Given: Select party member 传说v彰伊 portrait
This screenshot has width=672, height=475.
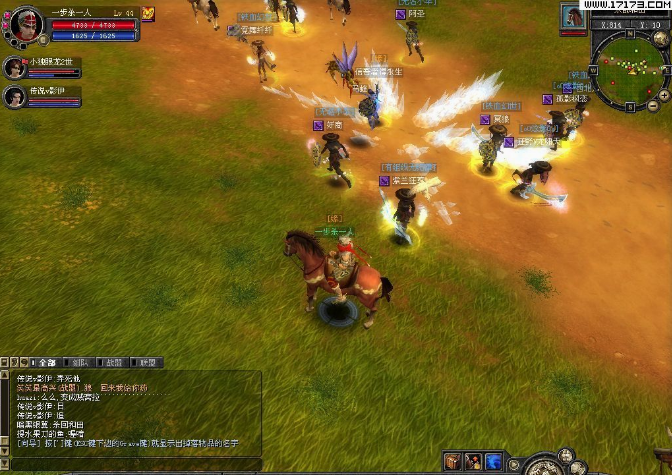Looking at the screenshot, I should click(x=14, y=96).
